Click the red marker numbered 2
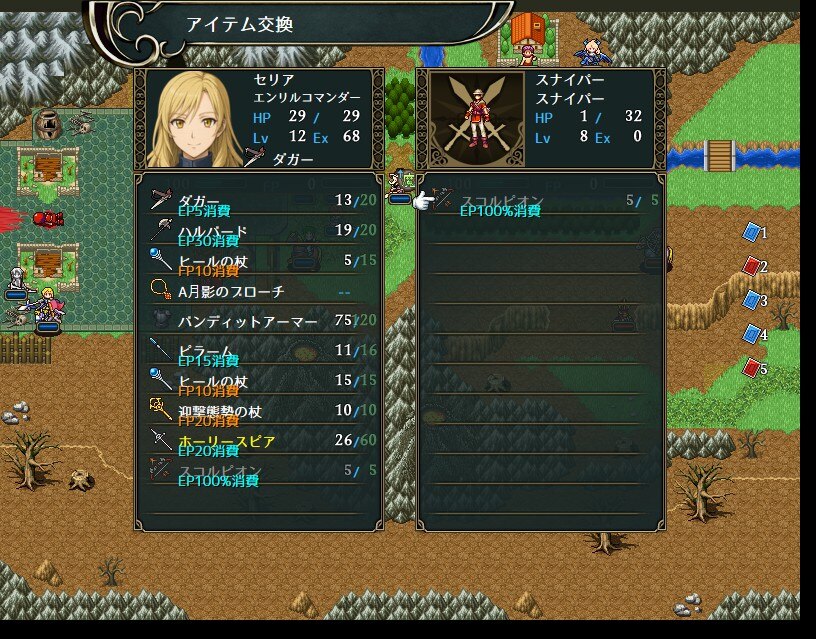The image size is (816, 639). pos(752,266)
